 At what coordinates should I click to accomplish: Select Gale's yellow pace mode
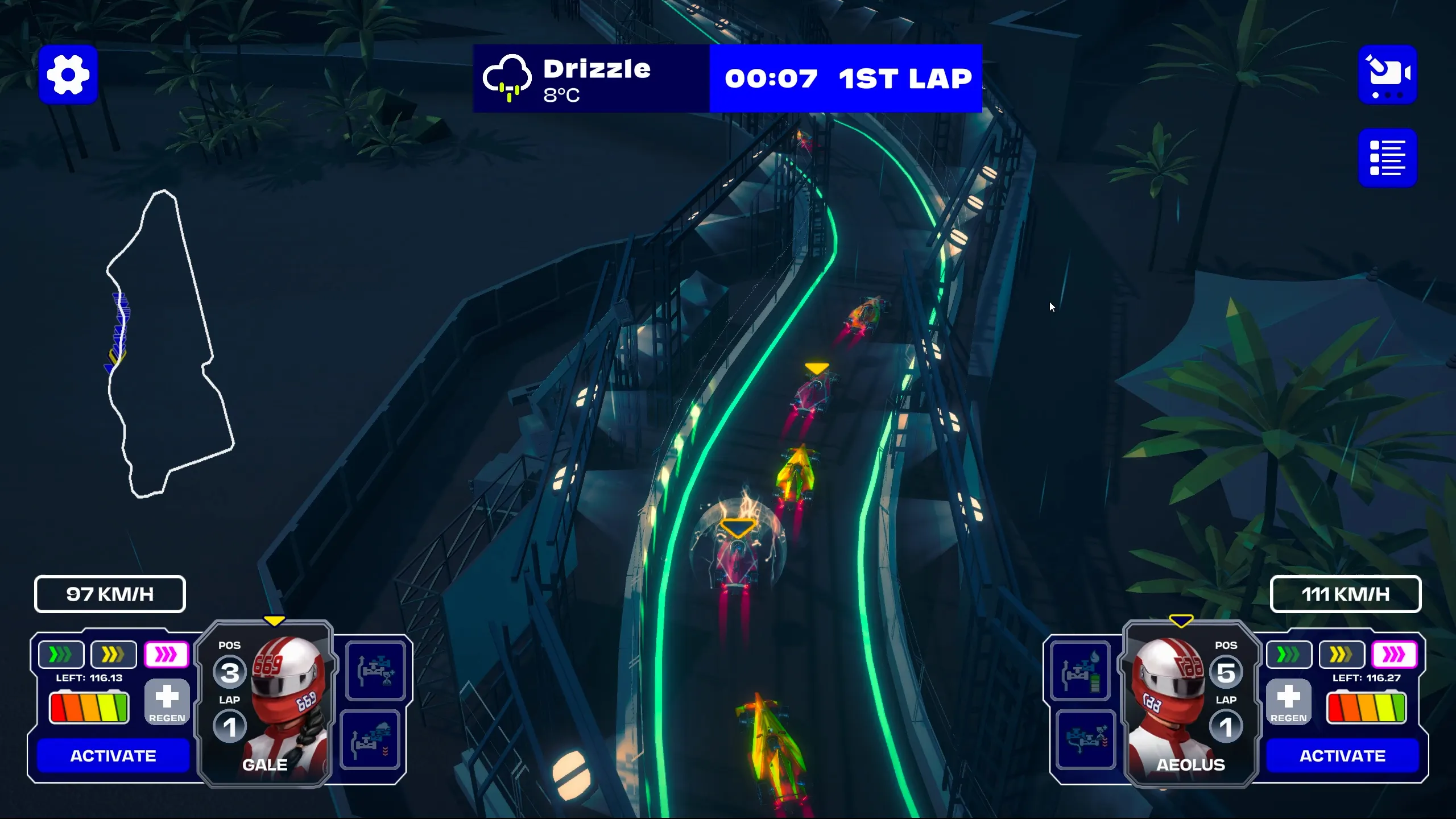[x=113, y=655]
